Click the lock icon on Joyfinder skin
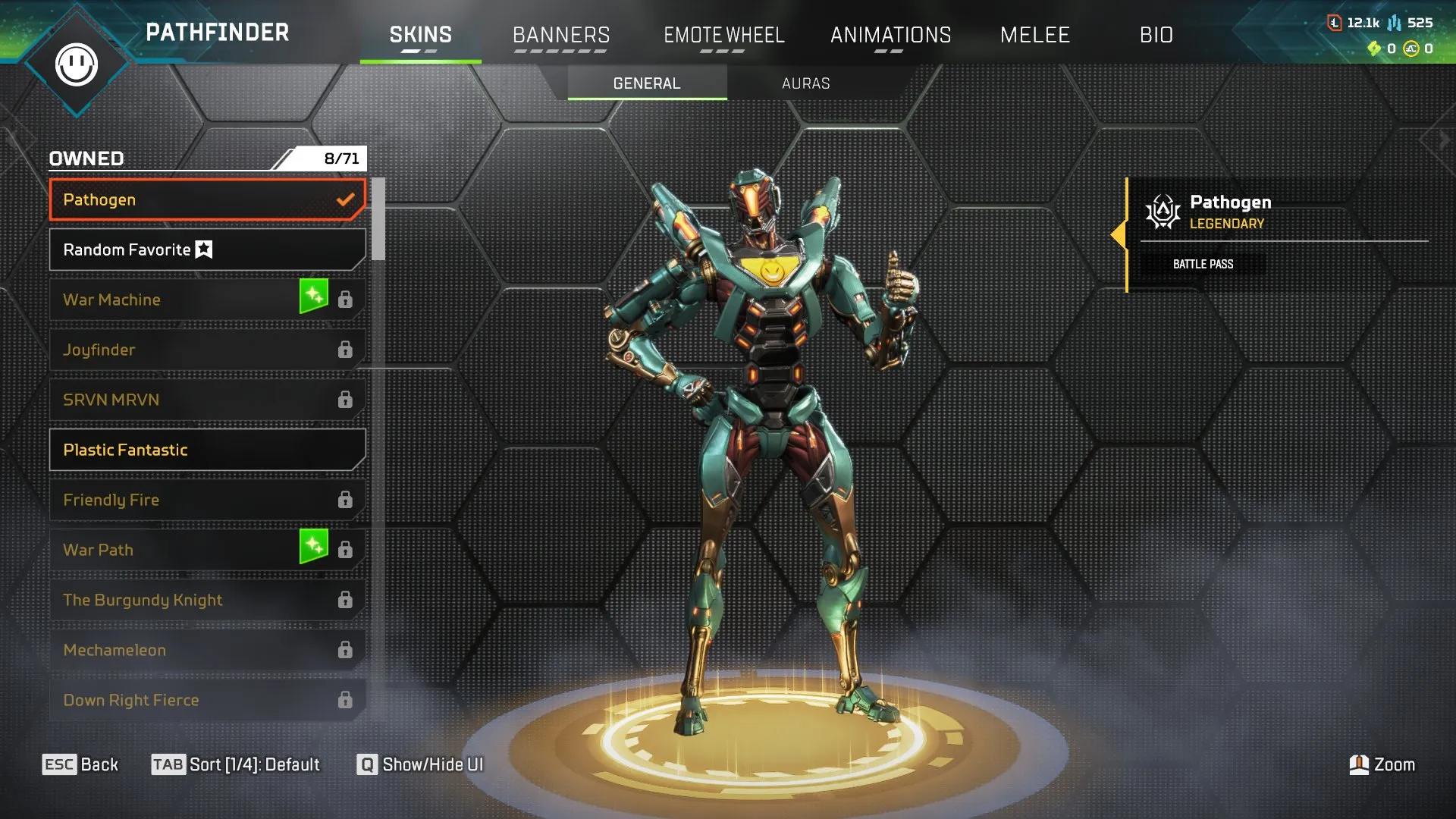Image resolution: width=1456 pixels, height=819 pixels. point(347,349)
